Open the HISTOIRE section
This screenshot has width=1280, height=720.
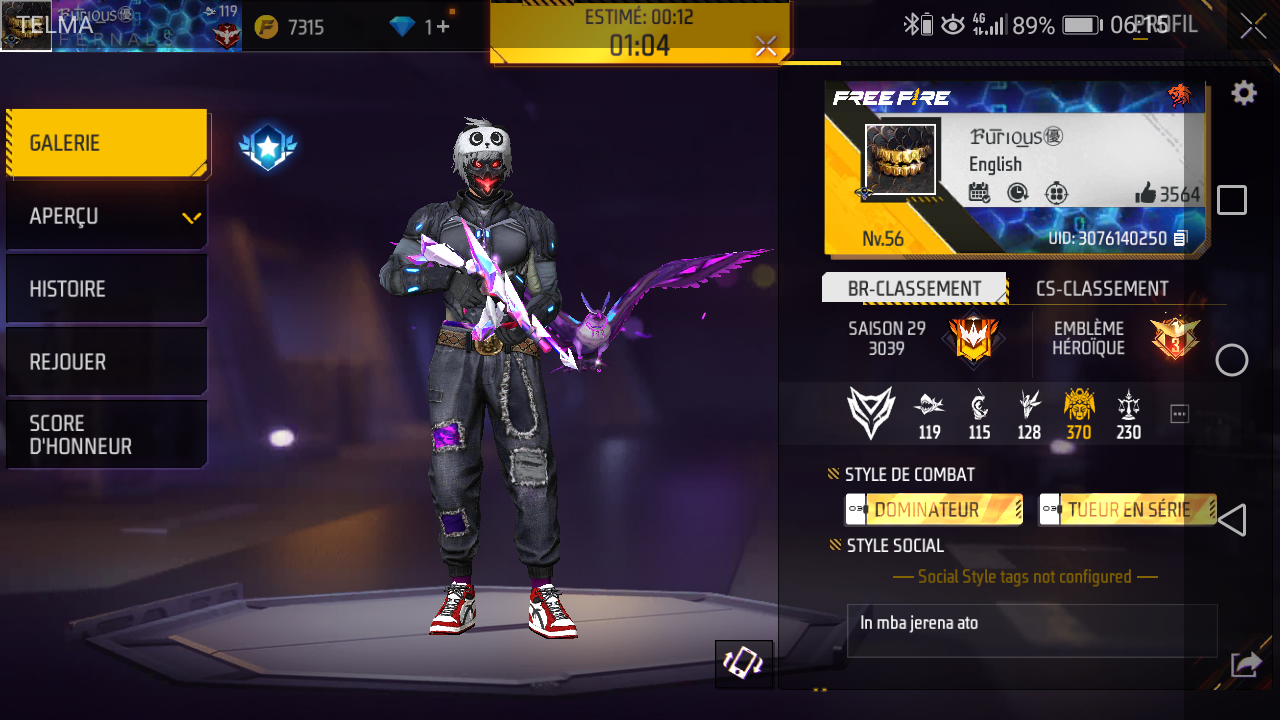click(106, 289)
